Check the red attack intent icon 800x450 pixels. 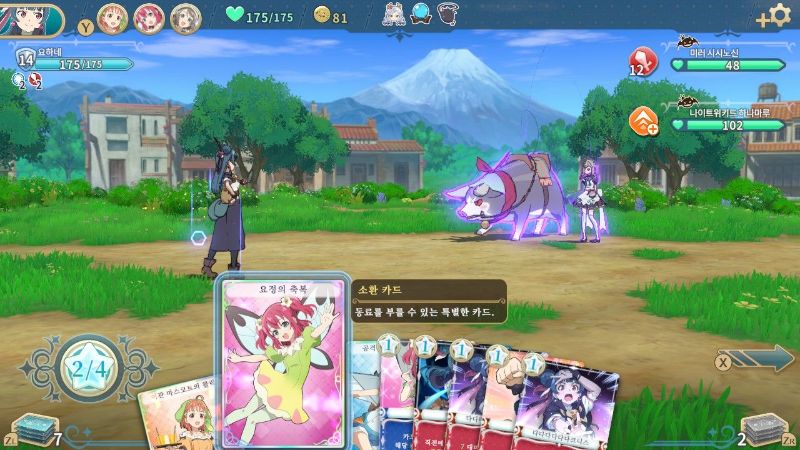[641, 61]
